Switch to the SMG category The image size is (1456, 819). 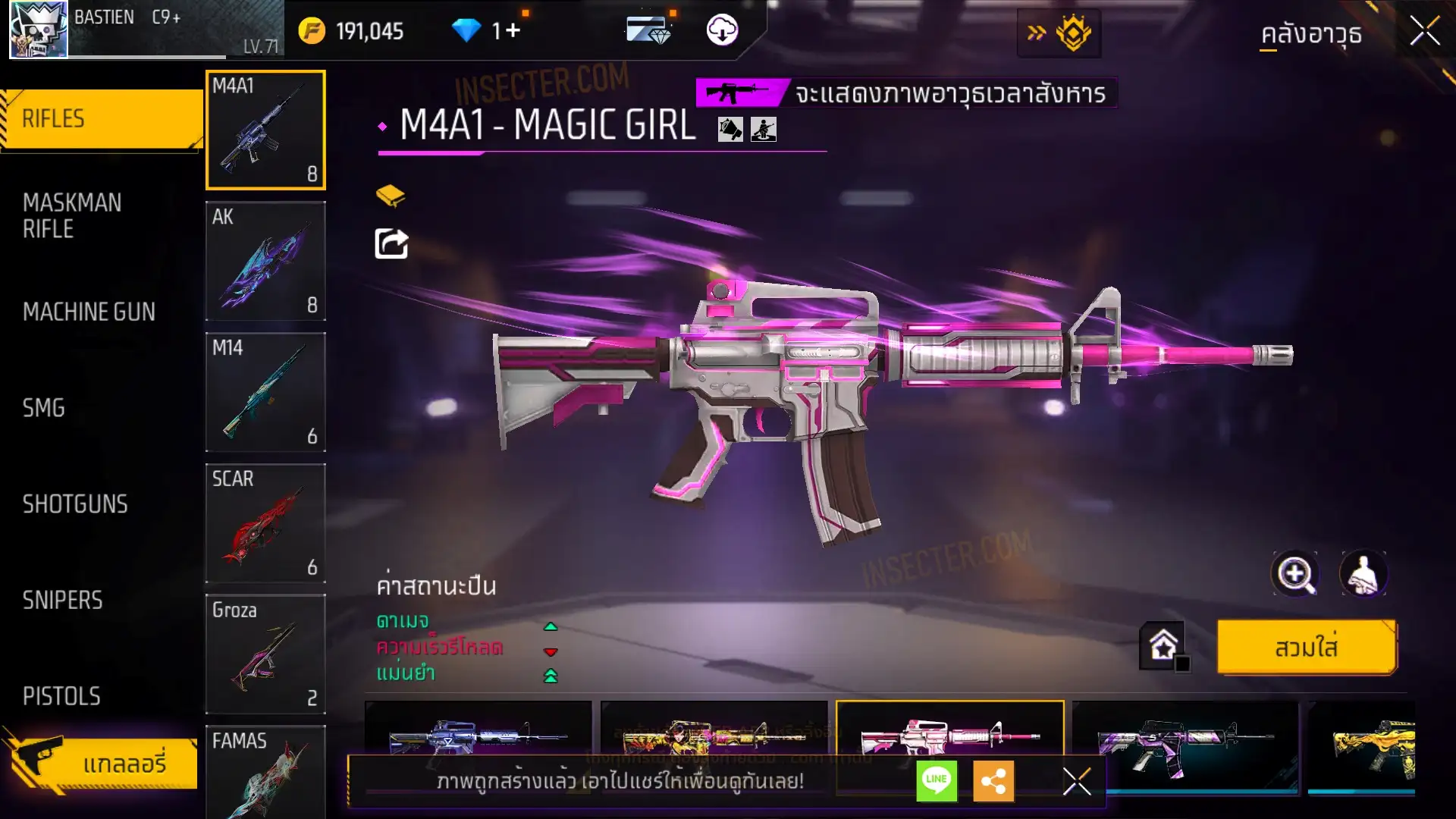(x=44, y=408)
